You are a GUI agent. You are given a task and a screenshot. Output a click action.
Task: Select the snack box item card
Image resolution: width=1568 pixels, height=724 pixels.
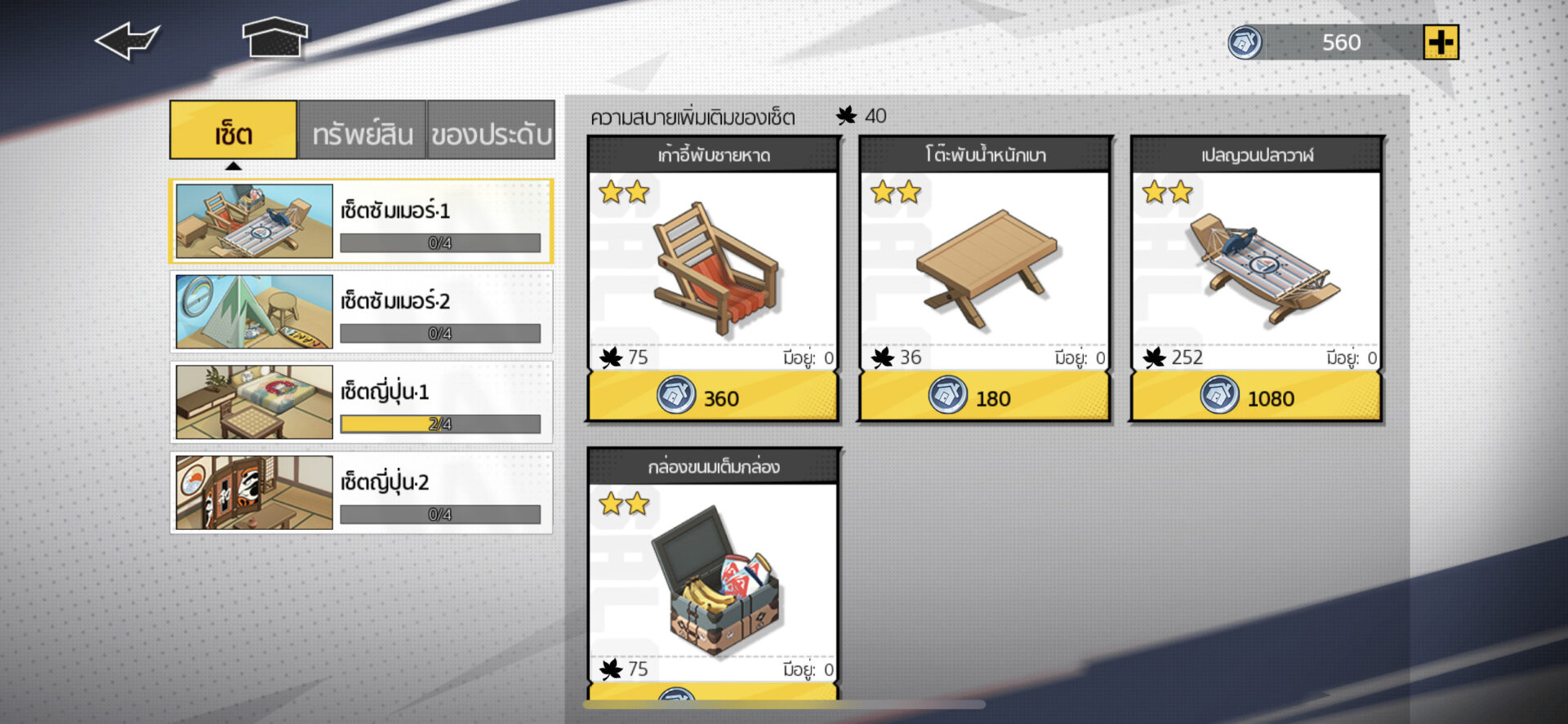click(x=712, y=575)
